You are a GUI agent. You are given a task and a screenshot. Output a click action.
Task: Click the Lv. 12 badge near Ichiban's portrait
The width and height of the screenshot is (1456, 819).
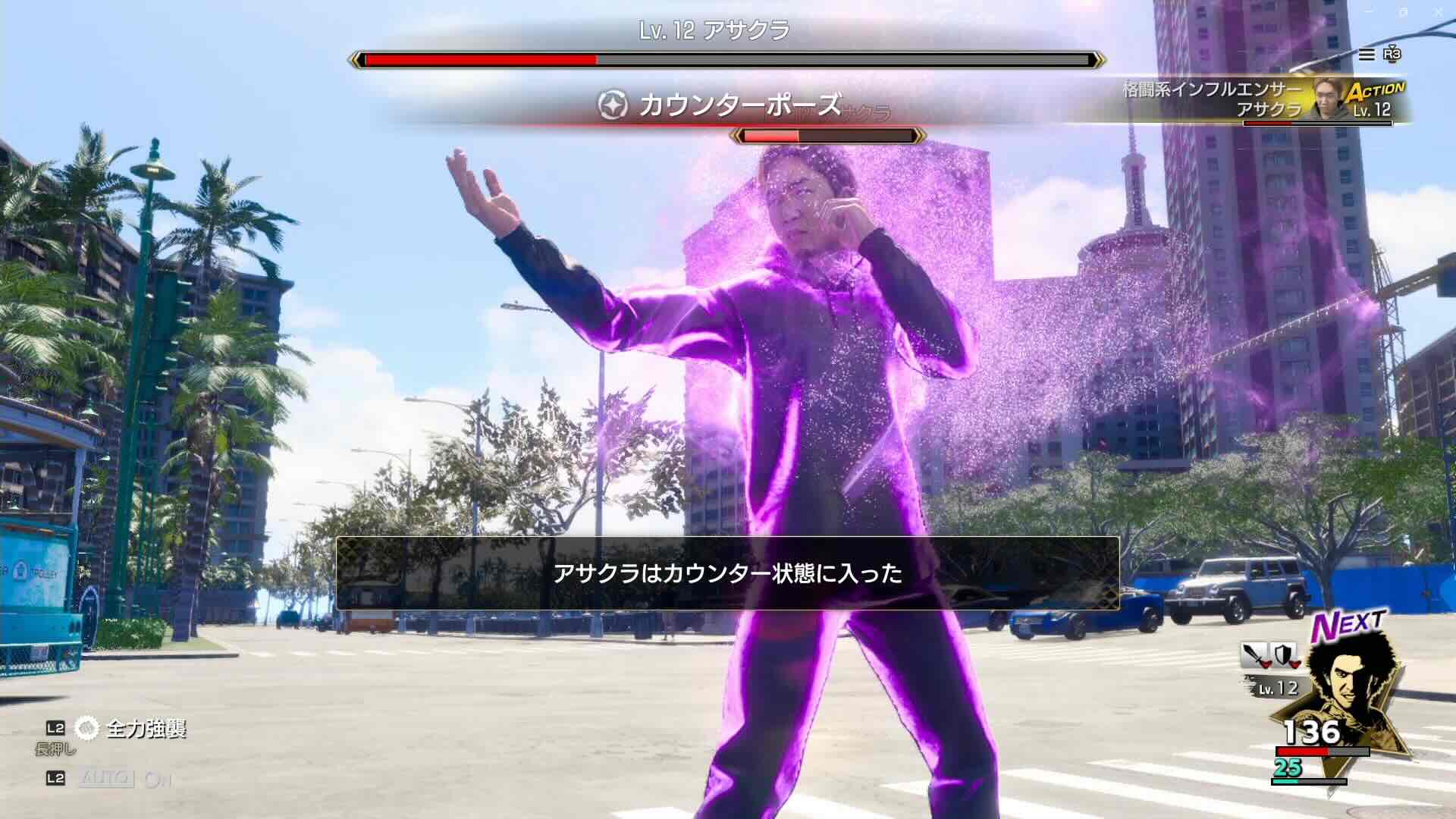[1276, 688]
